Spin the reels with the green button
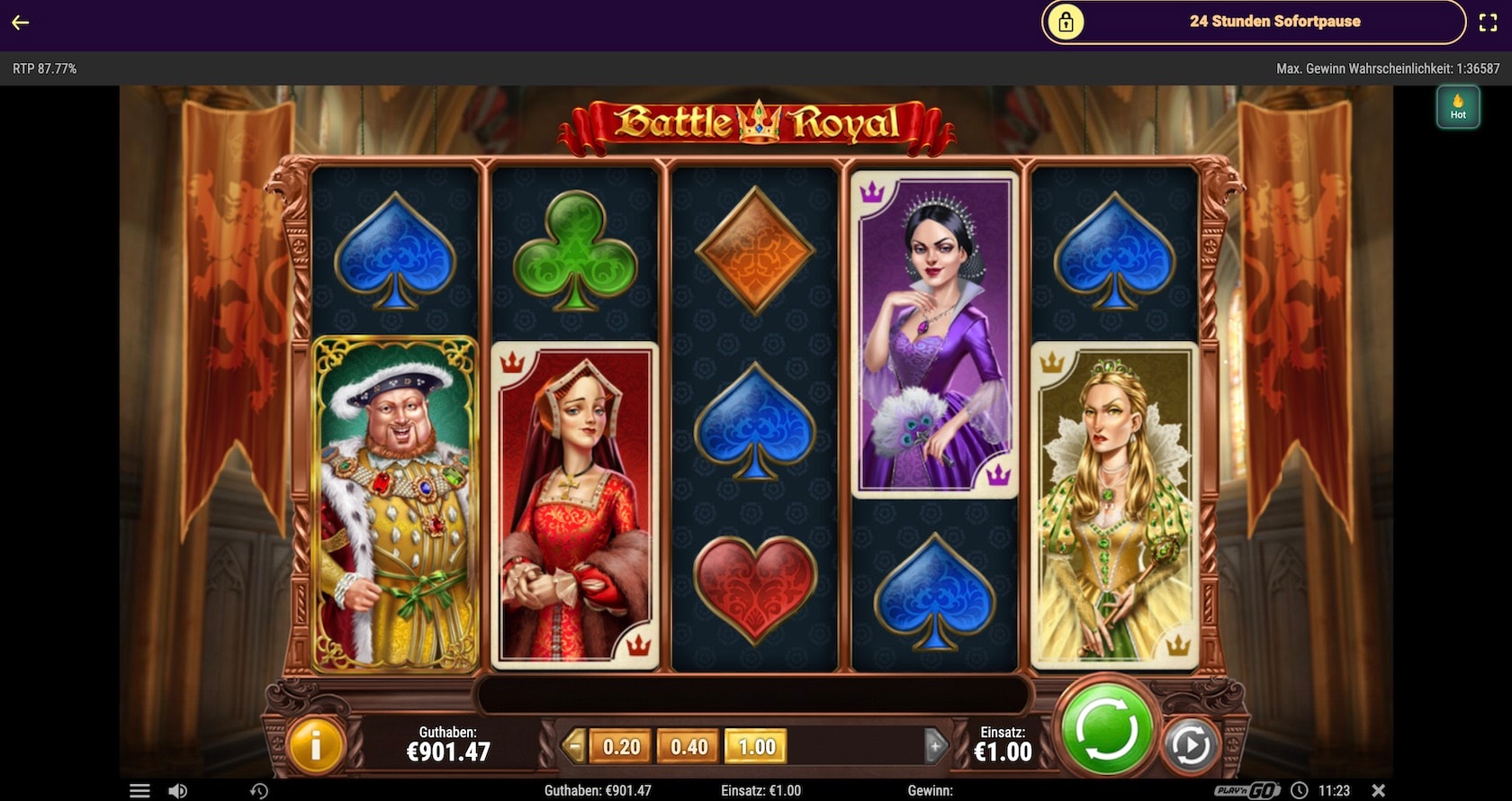The height and width of the screenshot is (801, 1512). coord(1107,729)
